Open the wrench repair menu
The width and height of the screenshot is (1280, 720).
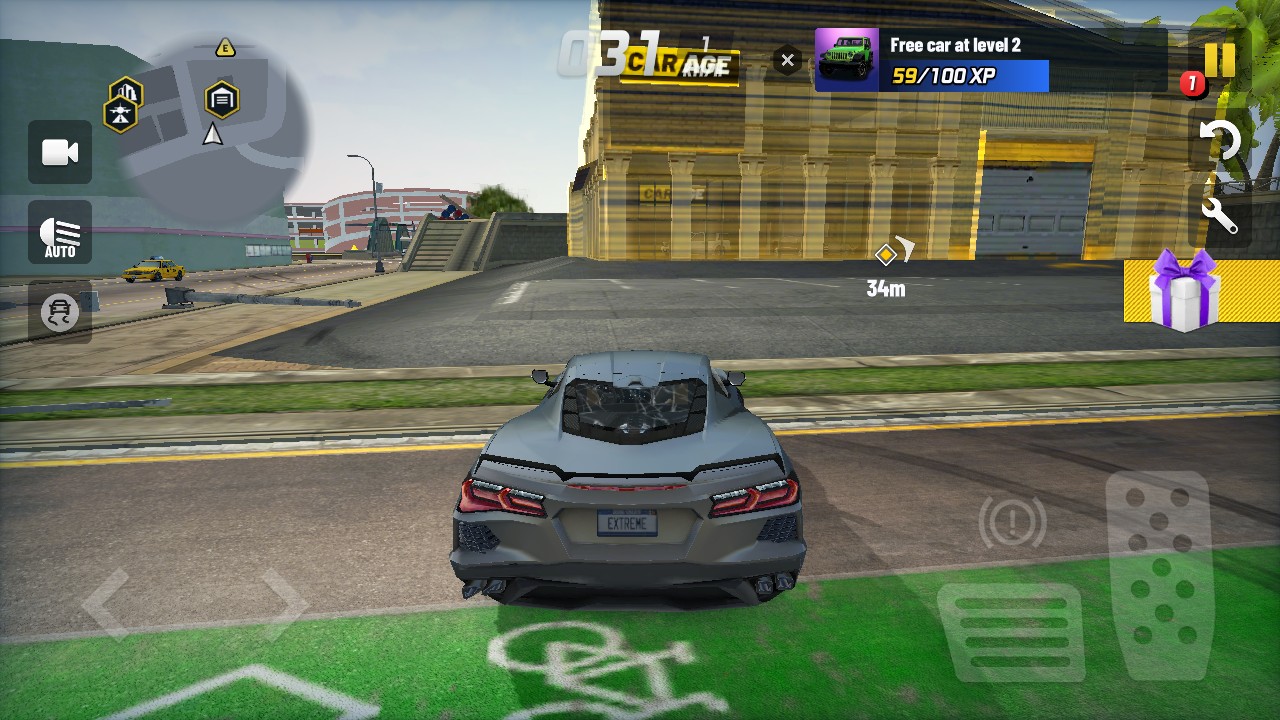click(x=1220, y=214)
